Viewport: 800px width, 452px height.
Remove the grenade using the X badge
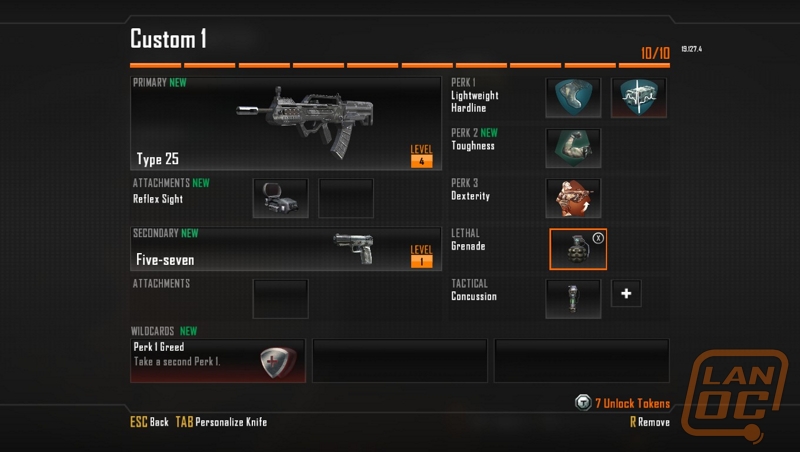tap(598, 238)
